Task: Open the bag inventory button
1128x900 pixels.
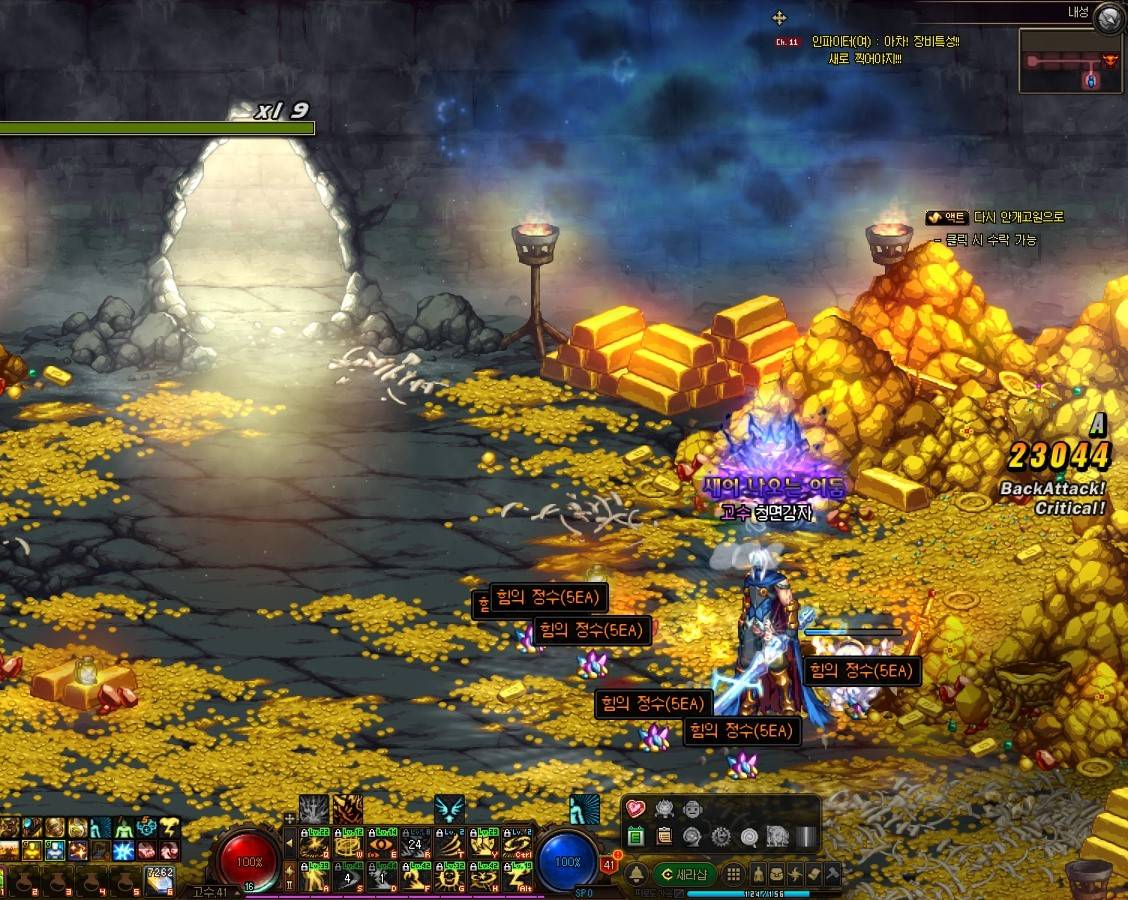Action: point(777,874)
